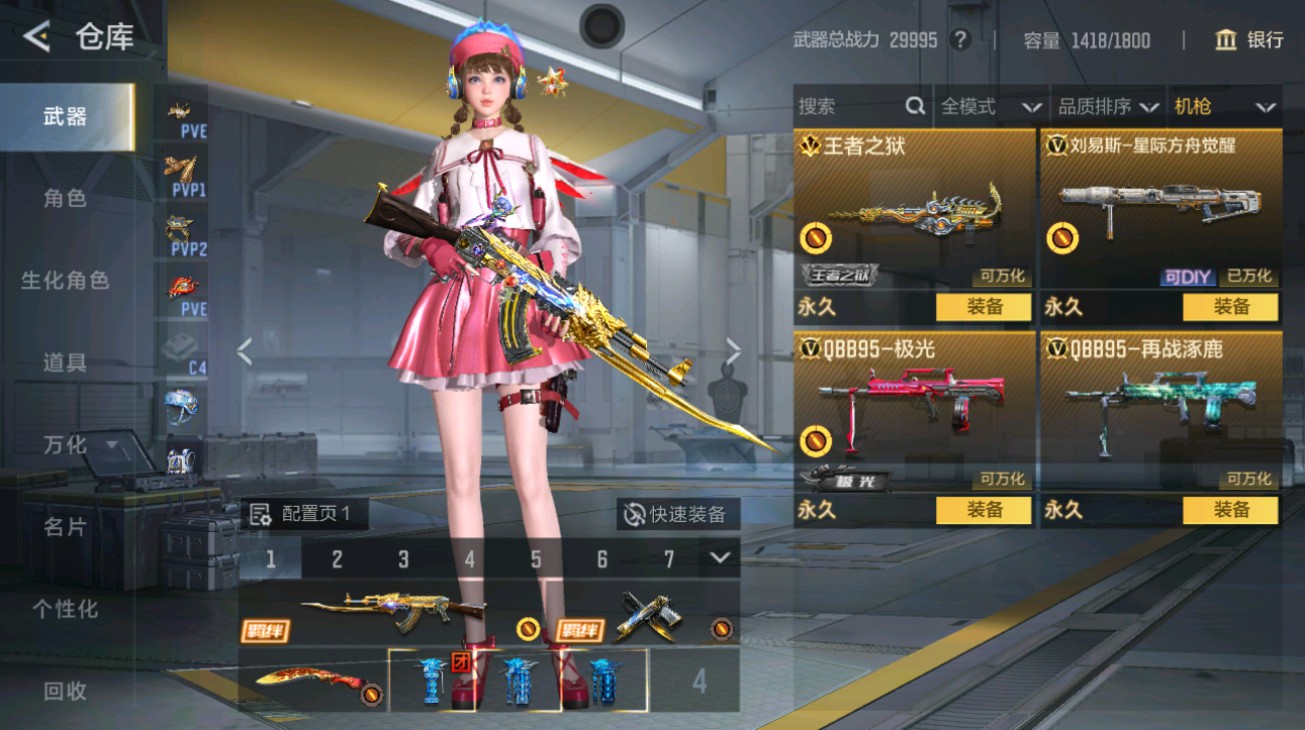Expand the 机枪 weapon type dropdown

click(x=1226, y=105)
